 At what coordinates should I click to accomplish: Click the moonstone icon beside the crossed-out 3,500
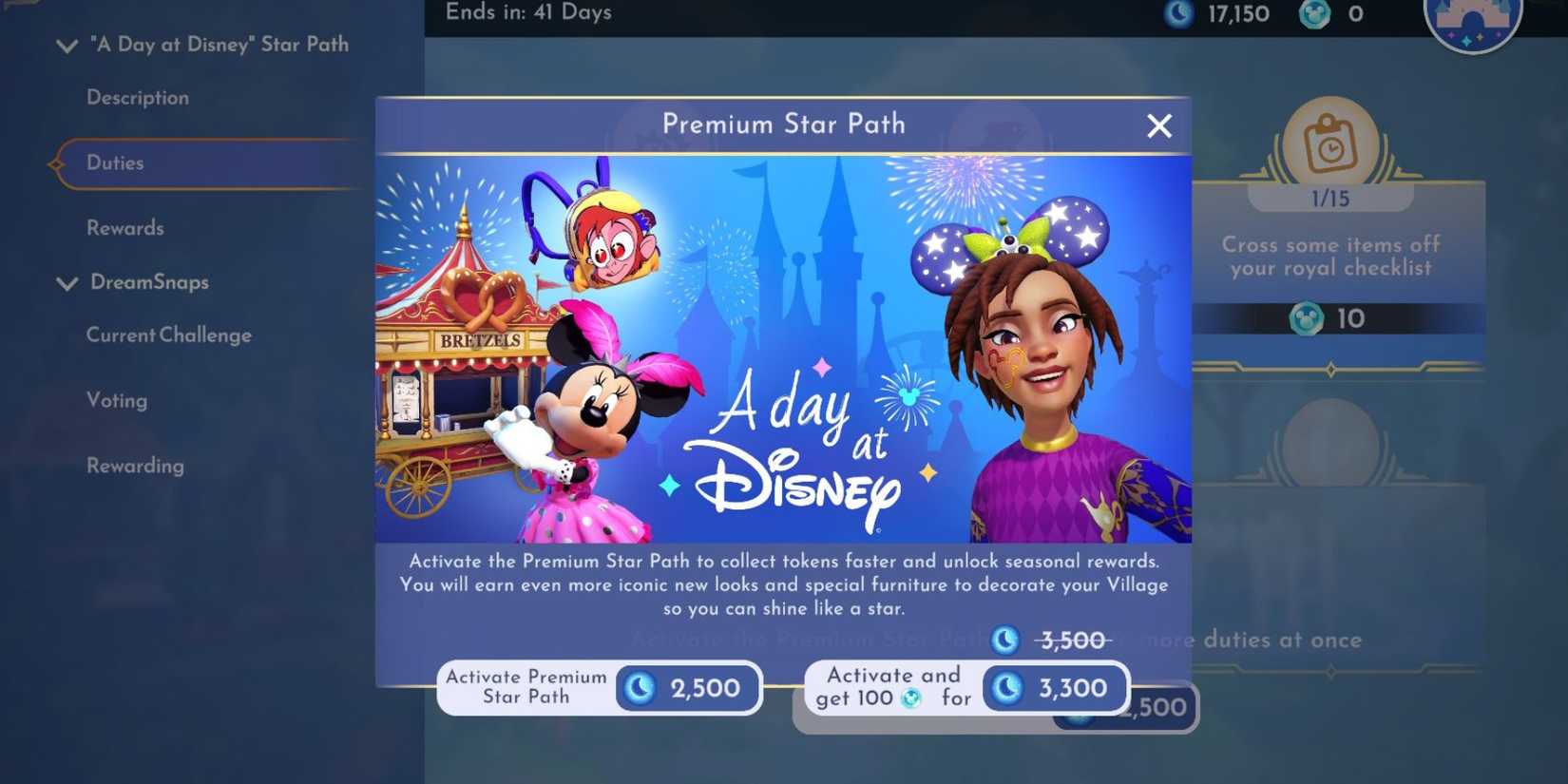[x=1004, y=641]
